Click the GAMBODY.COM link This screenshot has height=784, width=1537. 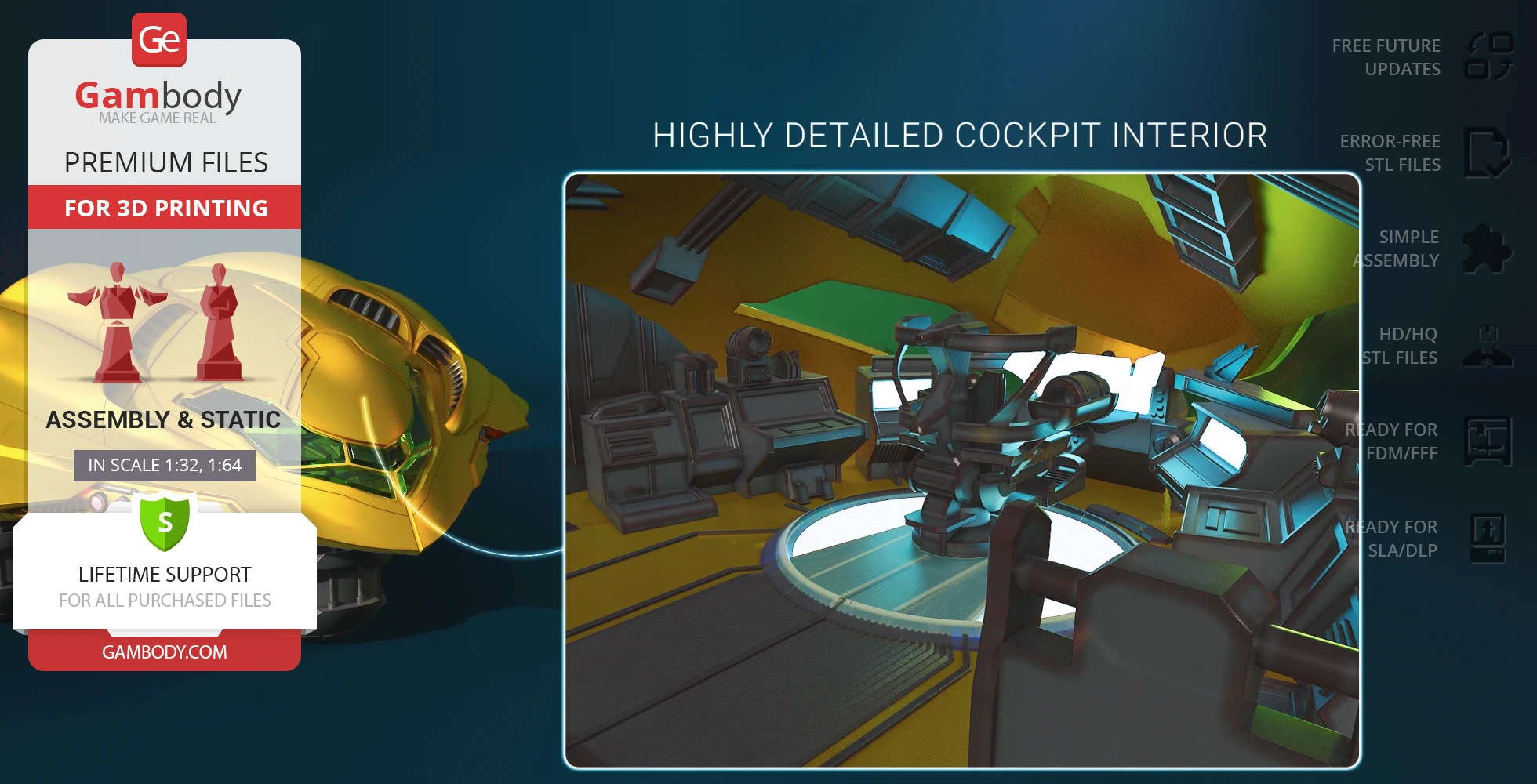(165, 652)
